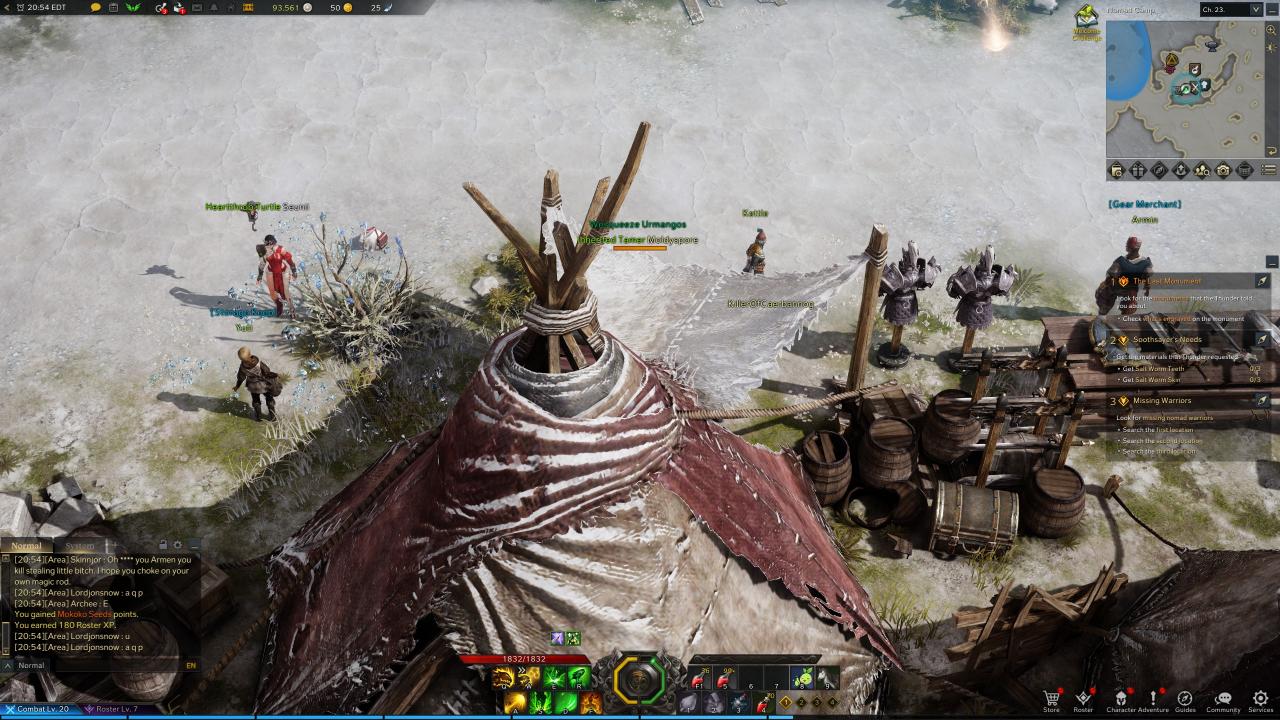The image size is (1280, 720).
Task: Minimize the minimap panel
Action: pos(1271,10)
